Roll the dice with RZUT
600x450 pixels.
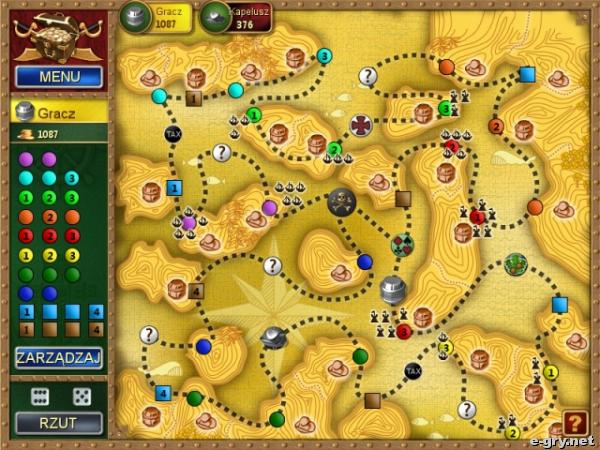pos(59,422)
